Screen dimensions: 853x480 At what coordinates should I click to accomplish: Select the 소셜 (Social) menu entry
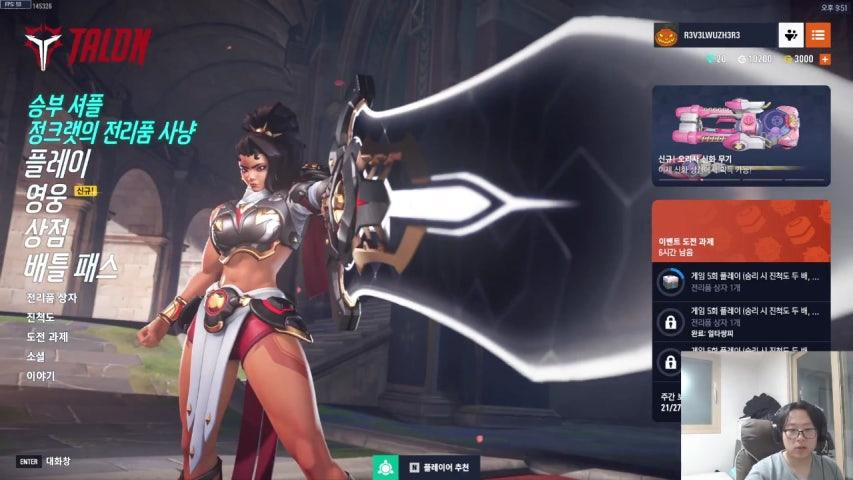[x=36, y=357]
